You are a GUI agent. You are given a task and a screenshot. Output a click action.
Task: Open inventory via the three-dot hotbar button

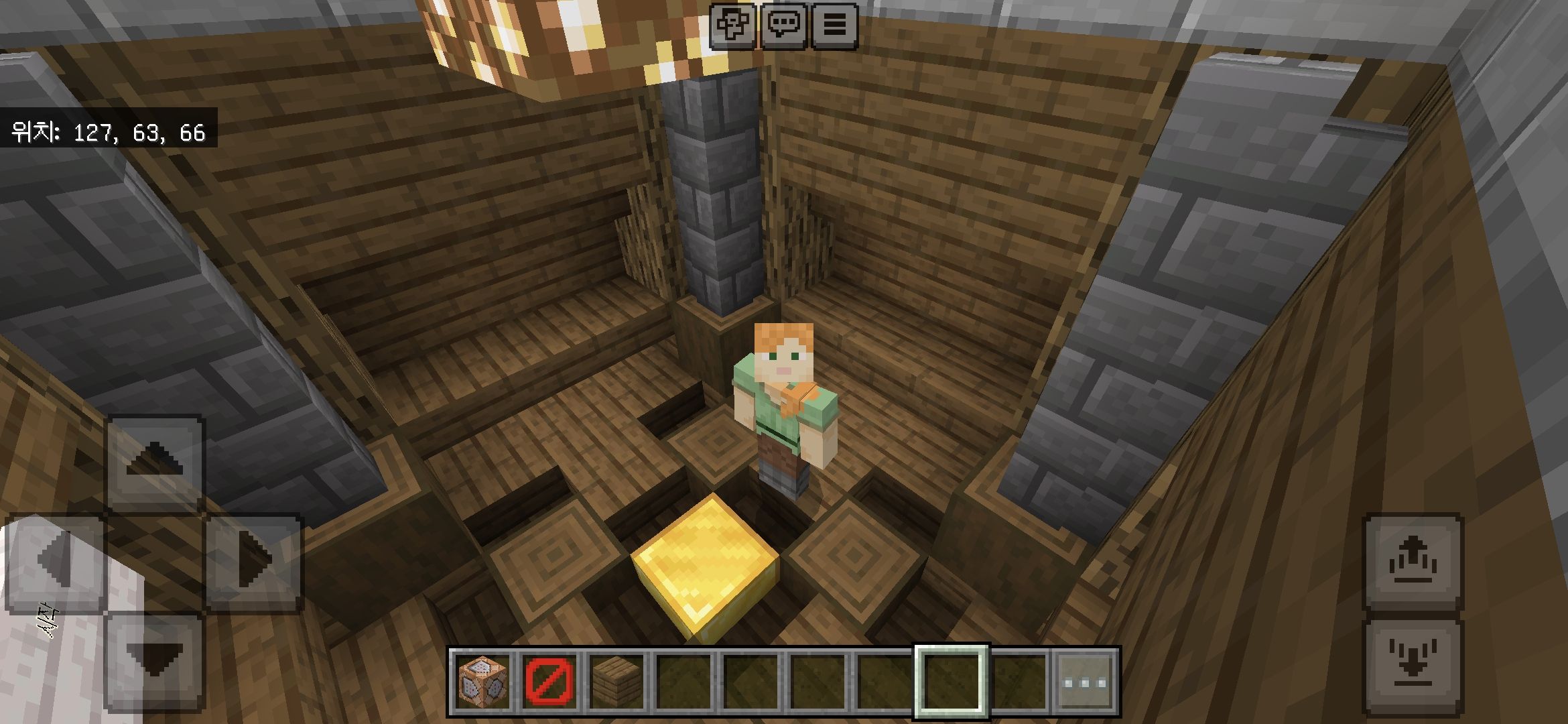coord(1086,682)
